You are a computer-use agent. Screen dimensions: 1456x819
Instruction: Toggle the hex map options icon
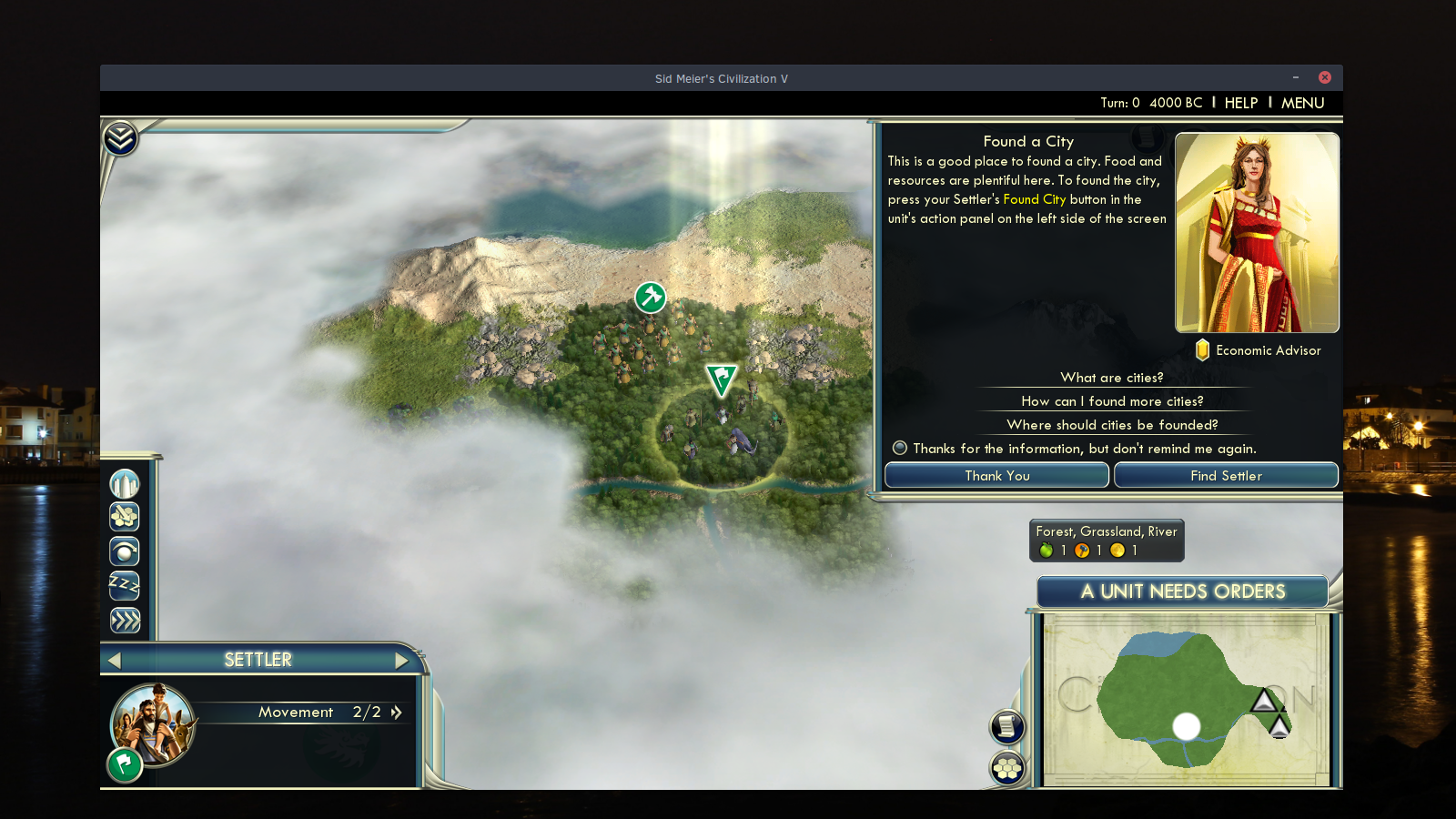pos(1007,769)
